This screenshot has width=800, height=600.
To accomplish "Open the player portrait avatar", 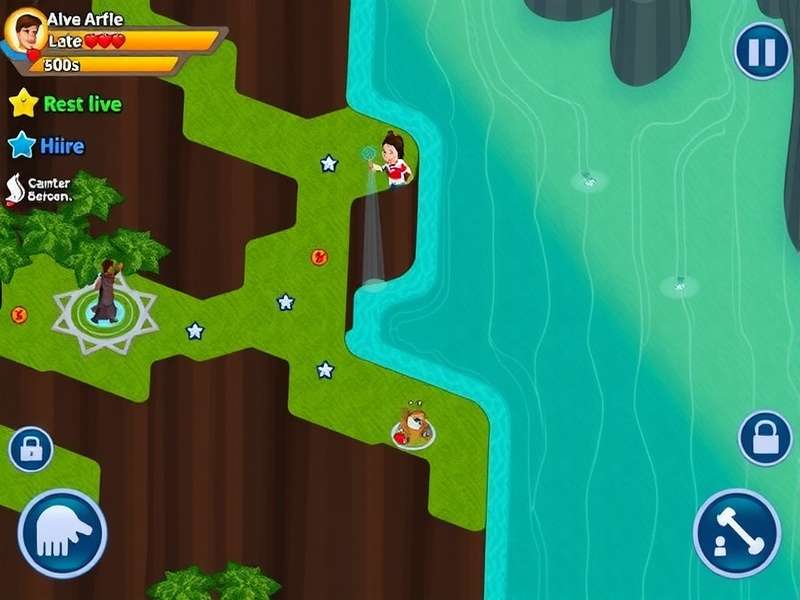I will click(x=26, y=31).
